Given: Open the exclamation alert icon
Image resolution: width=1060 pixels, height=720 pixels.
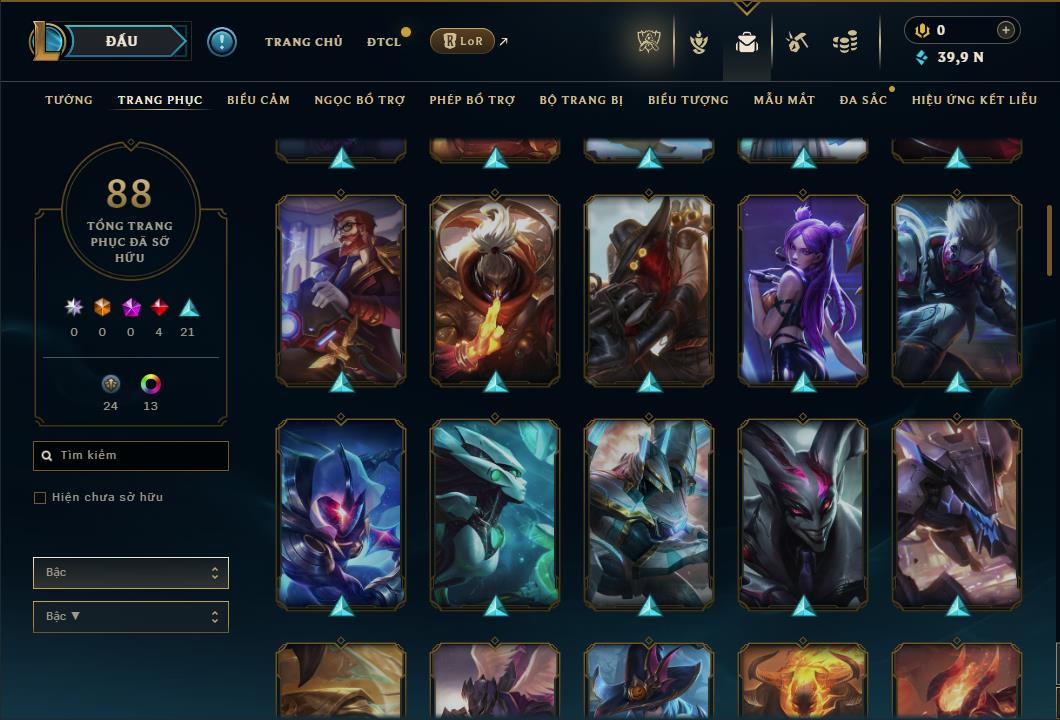Looking at the screenshot, I should [x=222, y=42].
